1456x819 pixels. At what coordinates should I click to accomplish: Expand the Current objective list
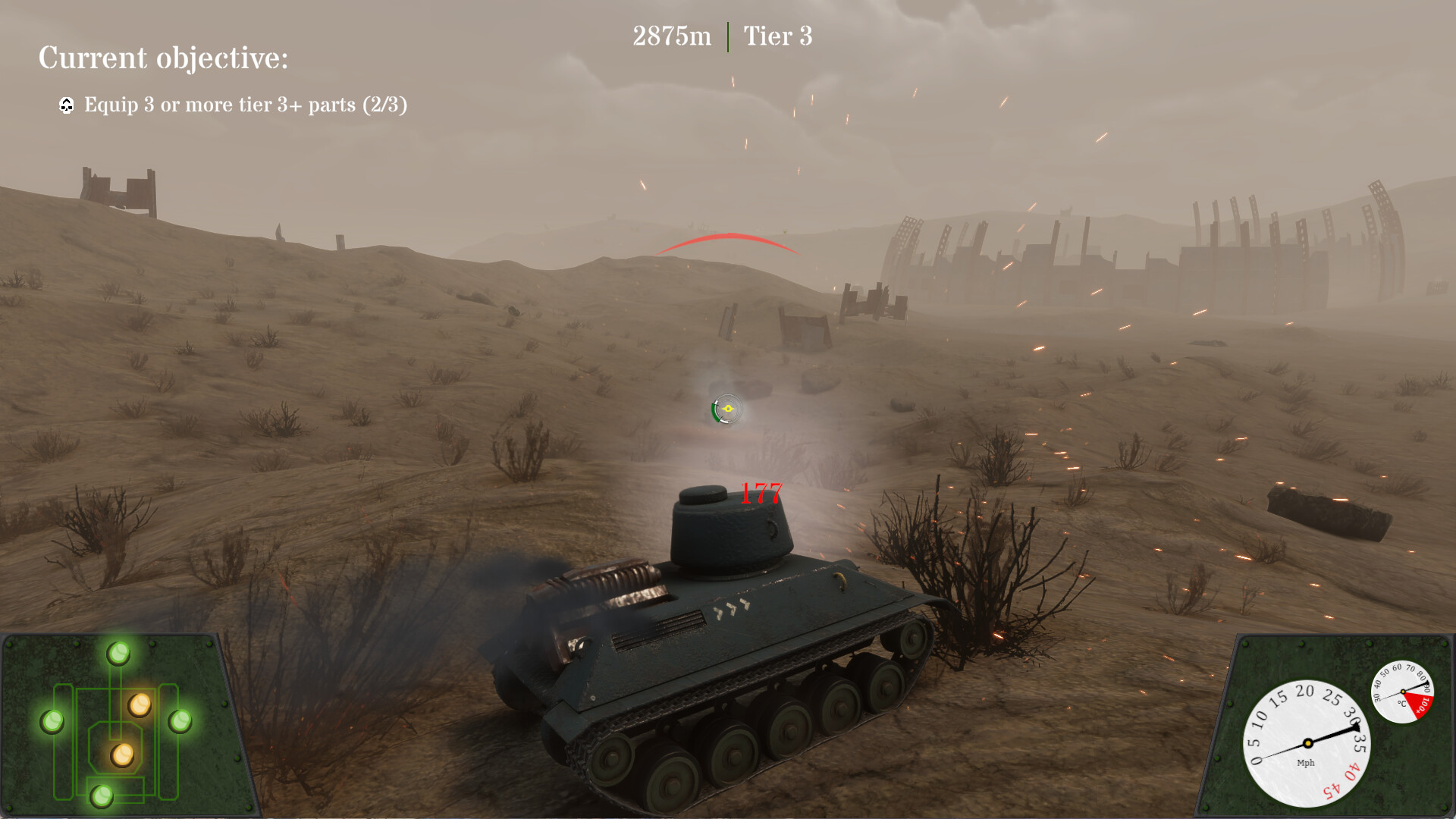tap(164, 58)
